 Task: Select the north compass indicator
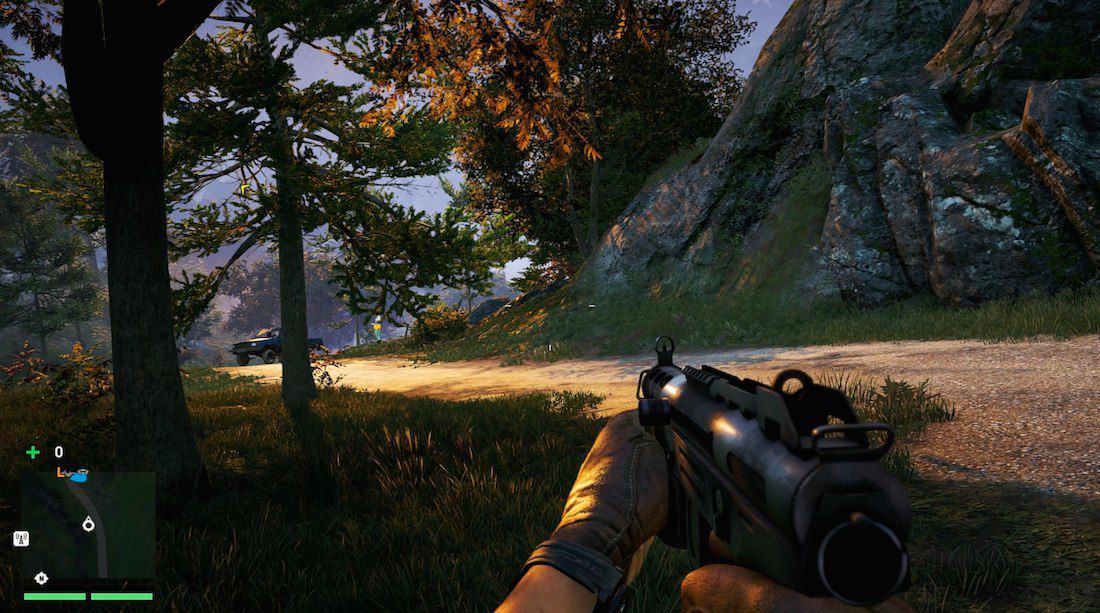pyautogui.click(x=41, y=577)
